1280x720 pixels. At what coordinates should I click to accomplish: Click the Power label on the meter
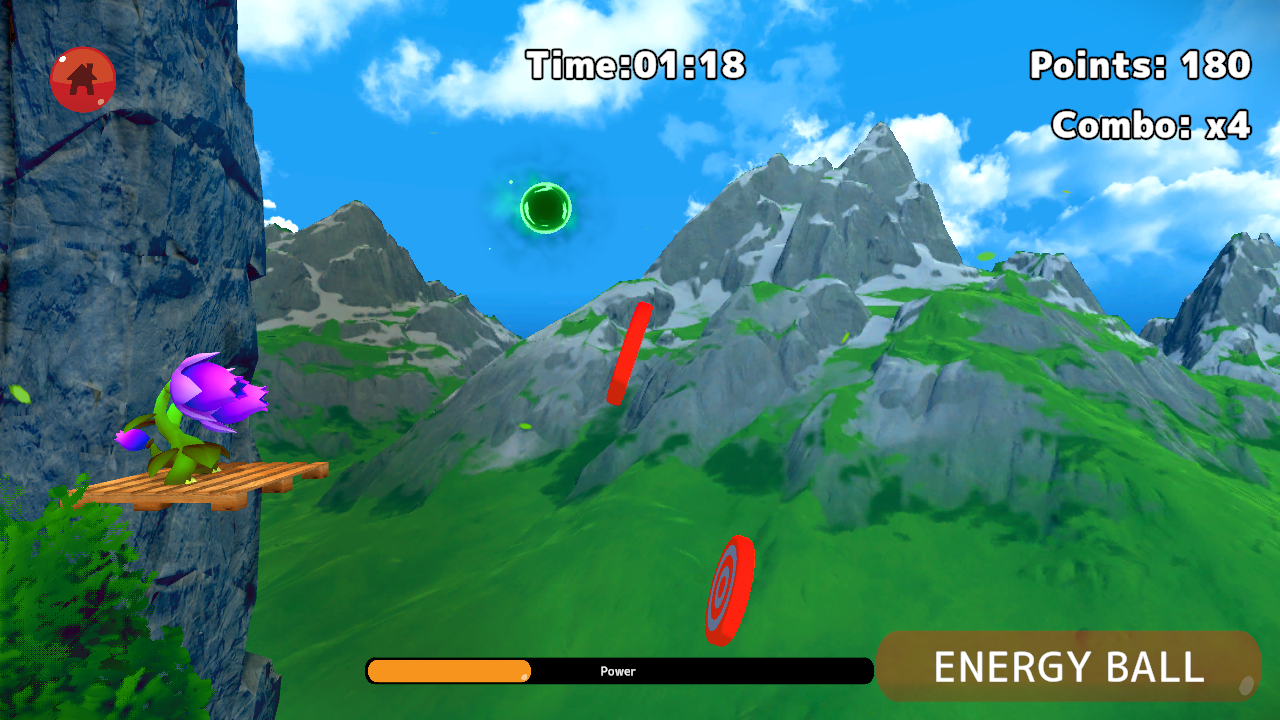(617, 671)
